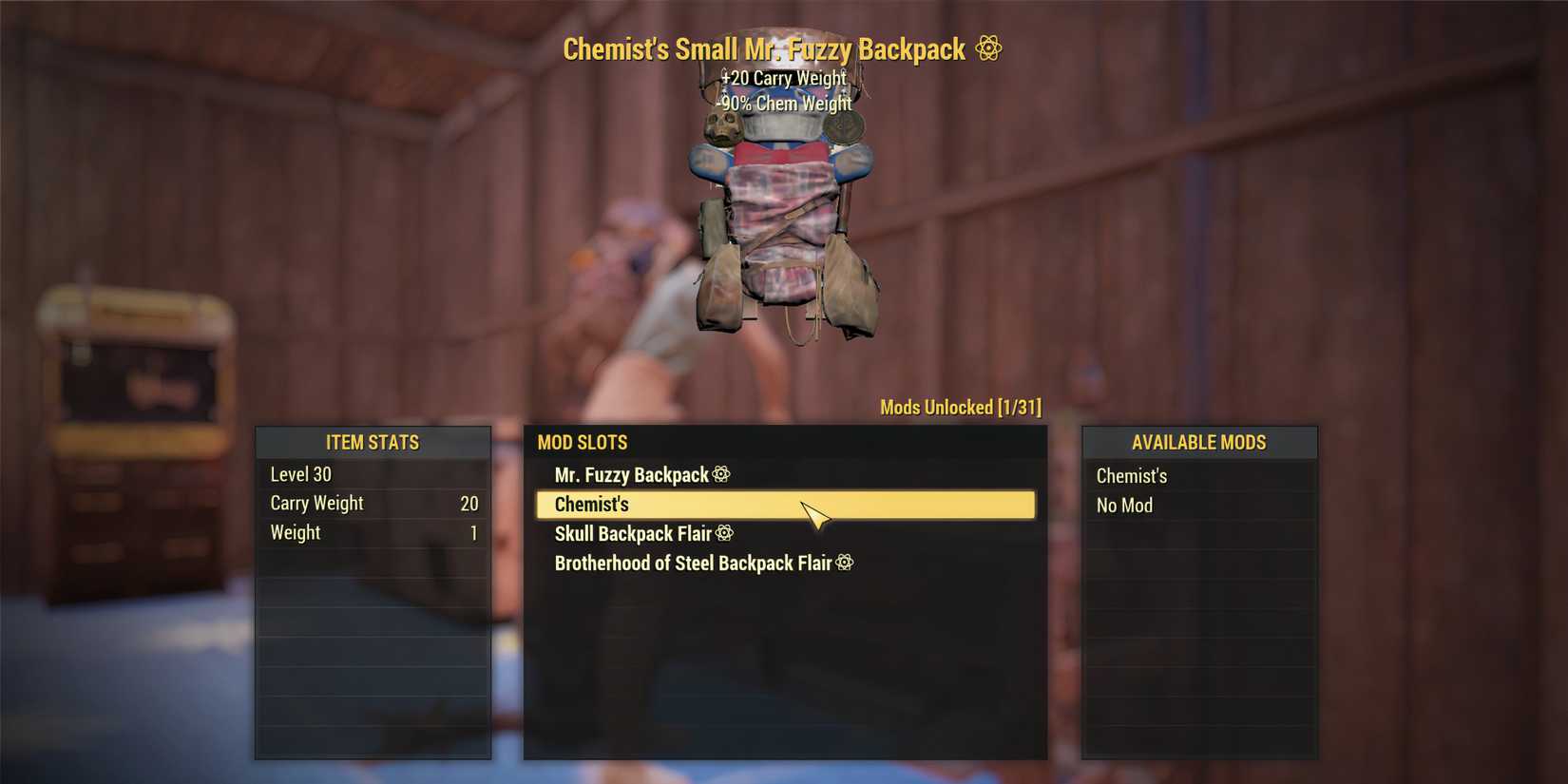Click the atom icon beside the item title
This screenshot has height=784, width=1568.
989,48
